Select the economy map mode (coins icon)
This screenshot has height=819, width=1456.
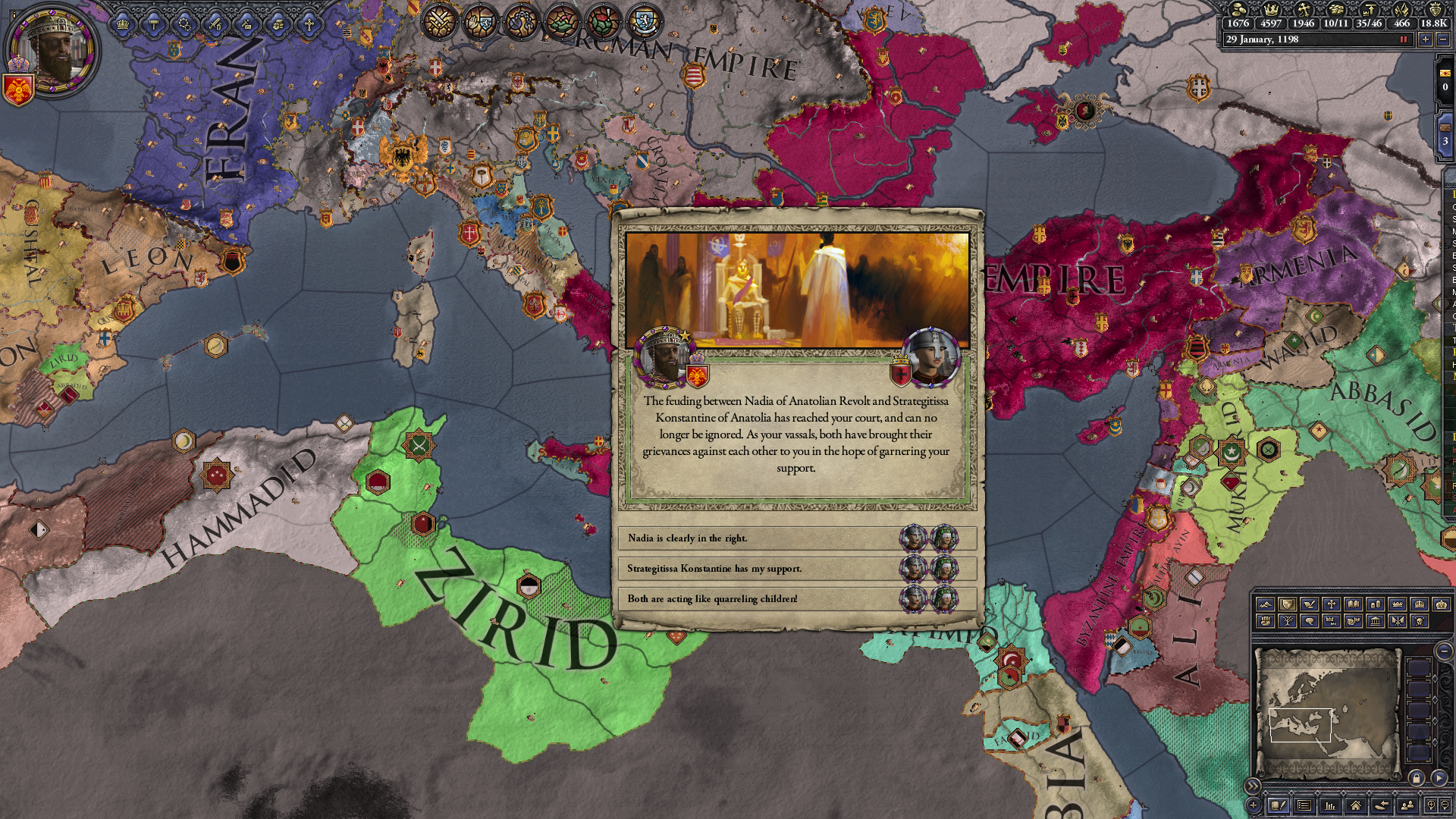[1376, 604]
